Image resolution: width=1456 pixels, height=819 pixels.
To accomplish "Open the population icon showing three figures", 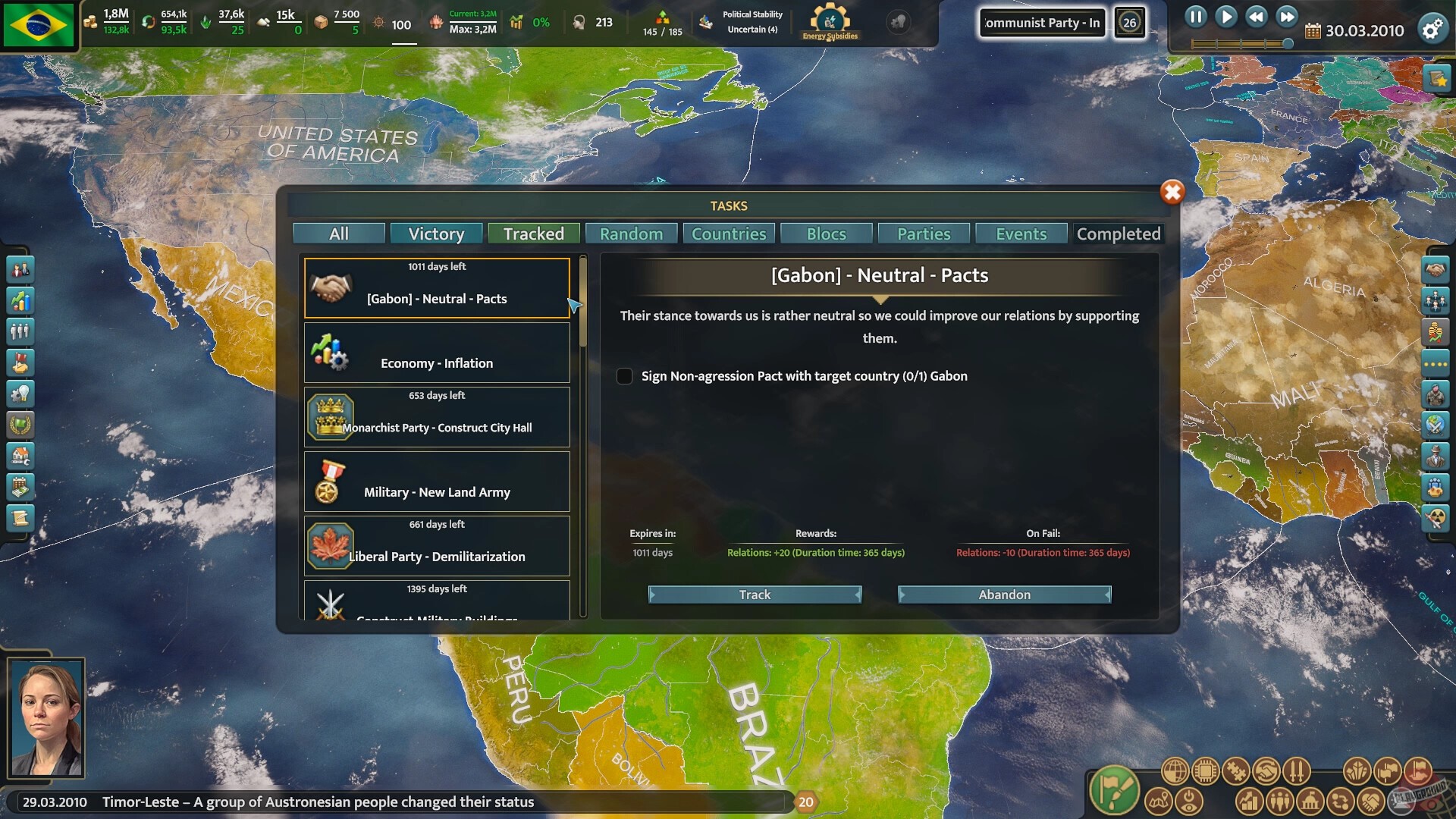I will 20,331.
